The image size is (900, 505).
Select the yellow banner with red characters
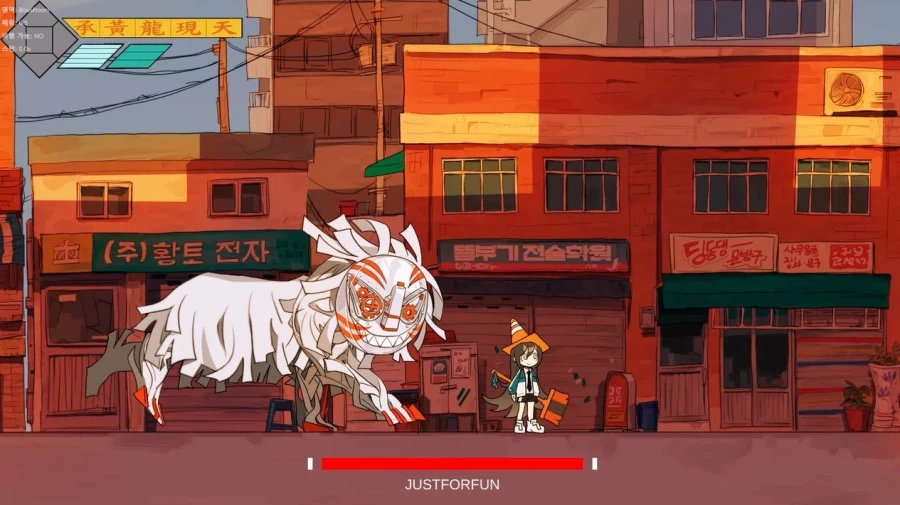[x=153, y=27]
